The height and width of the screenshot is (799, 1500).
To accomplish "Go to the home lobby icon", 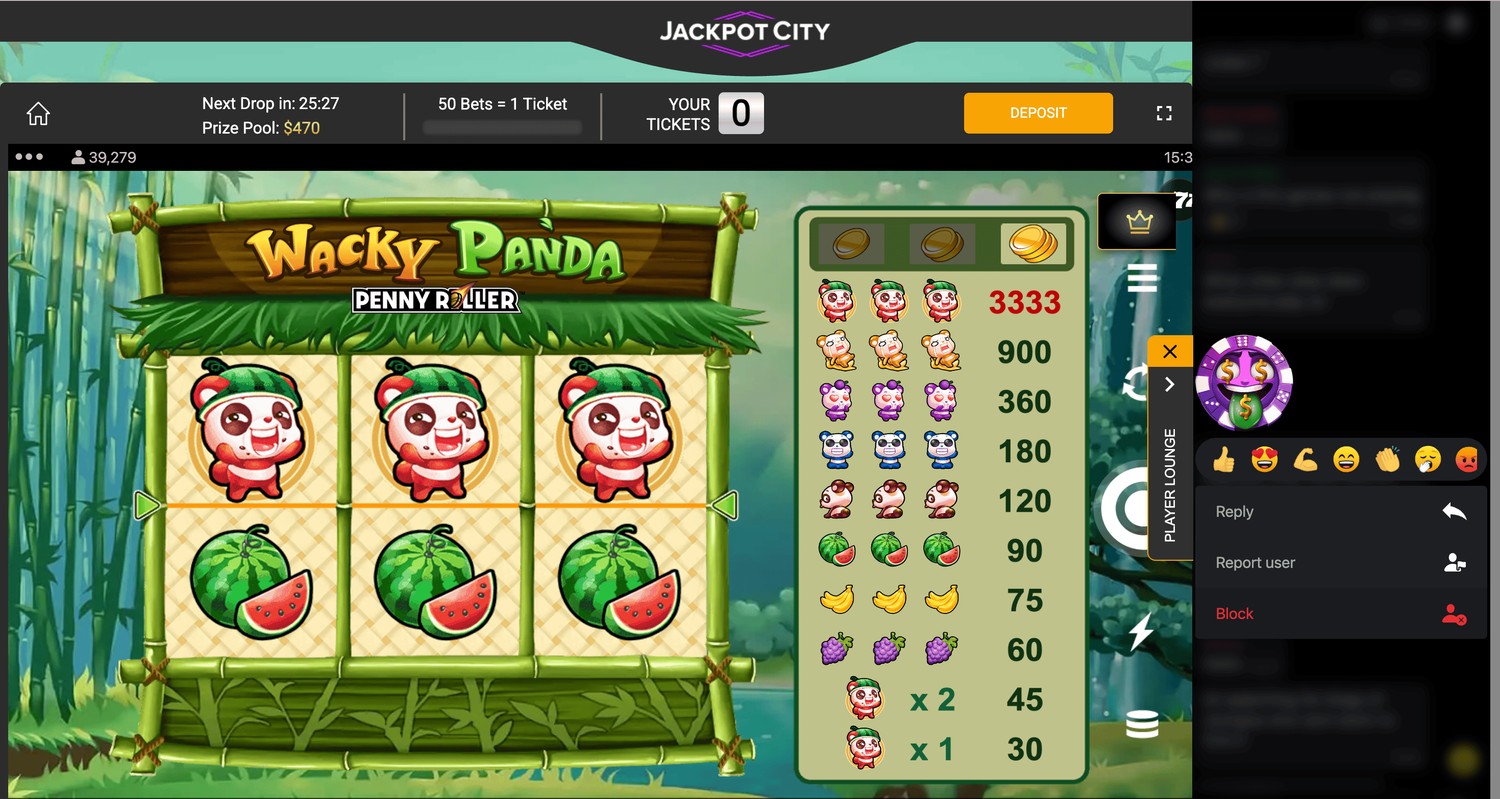I will coord(38,114).
